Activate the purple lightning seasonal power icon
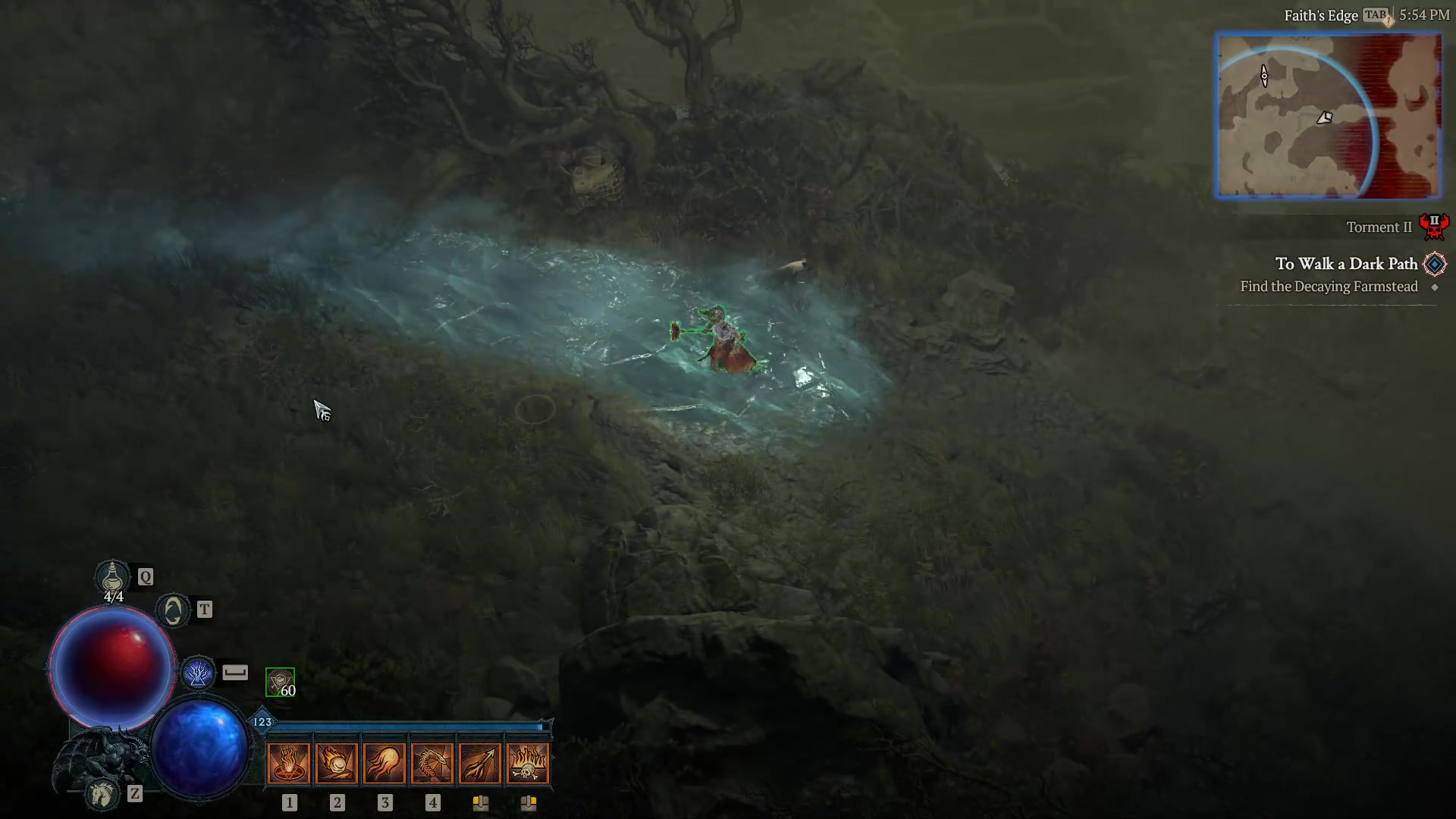This screenshot has width=1456, height=819. [197, 672]
